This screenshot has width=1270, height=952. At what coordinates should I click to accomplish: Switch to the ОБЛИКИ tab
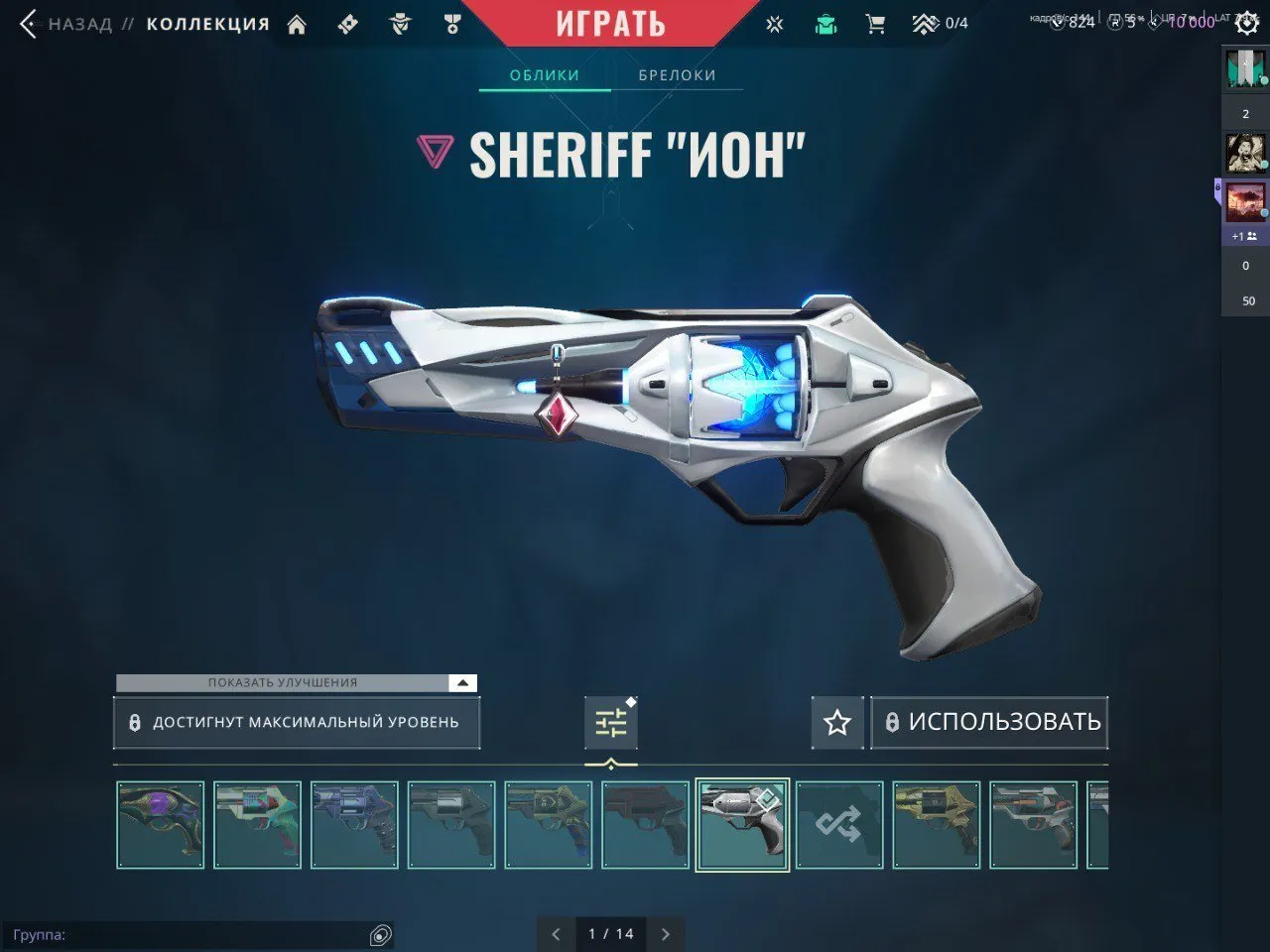(x=544, y=74)
